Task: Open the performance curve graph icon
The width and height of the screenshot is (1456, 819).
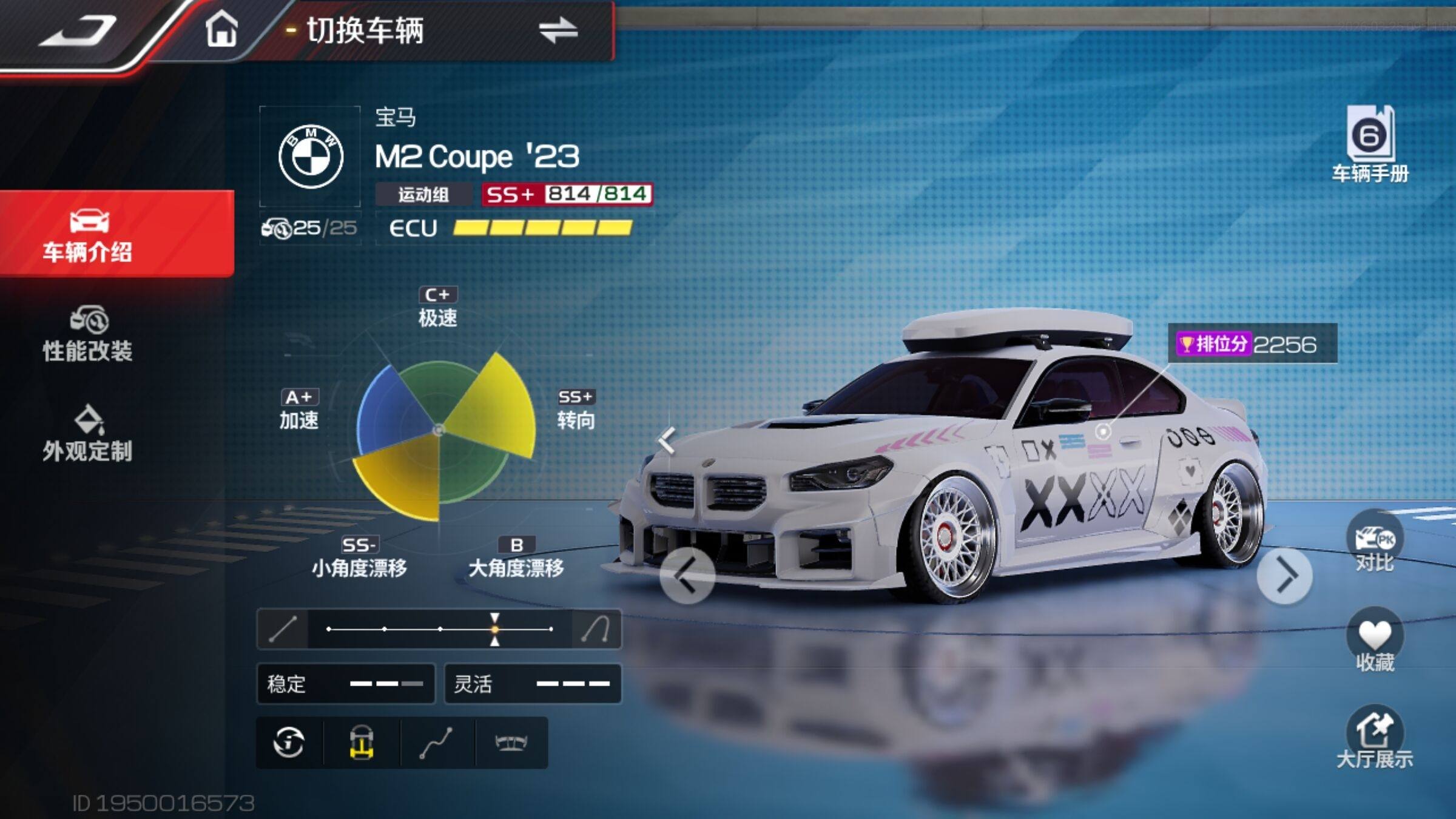Action: (x=436, y=743)
